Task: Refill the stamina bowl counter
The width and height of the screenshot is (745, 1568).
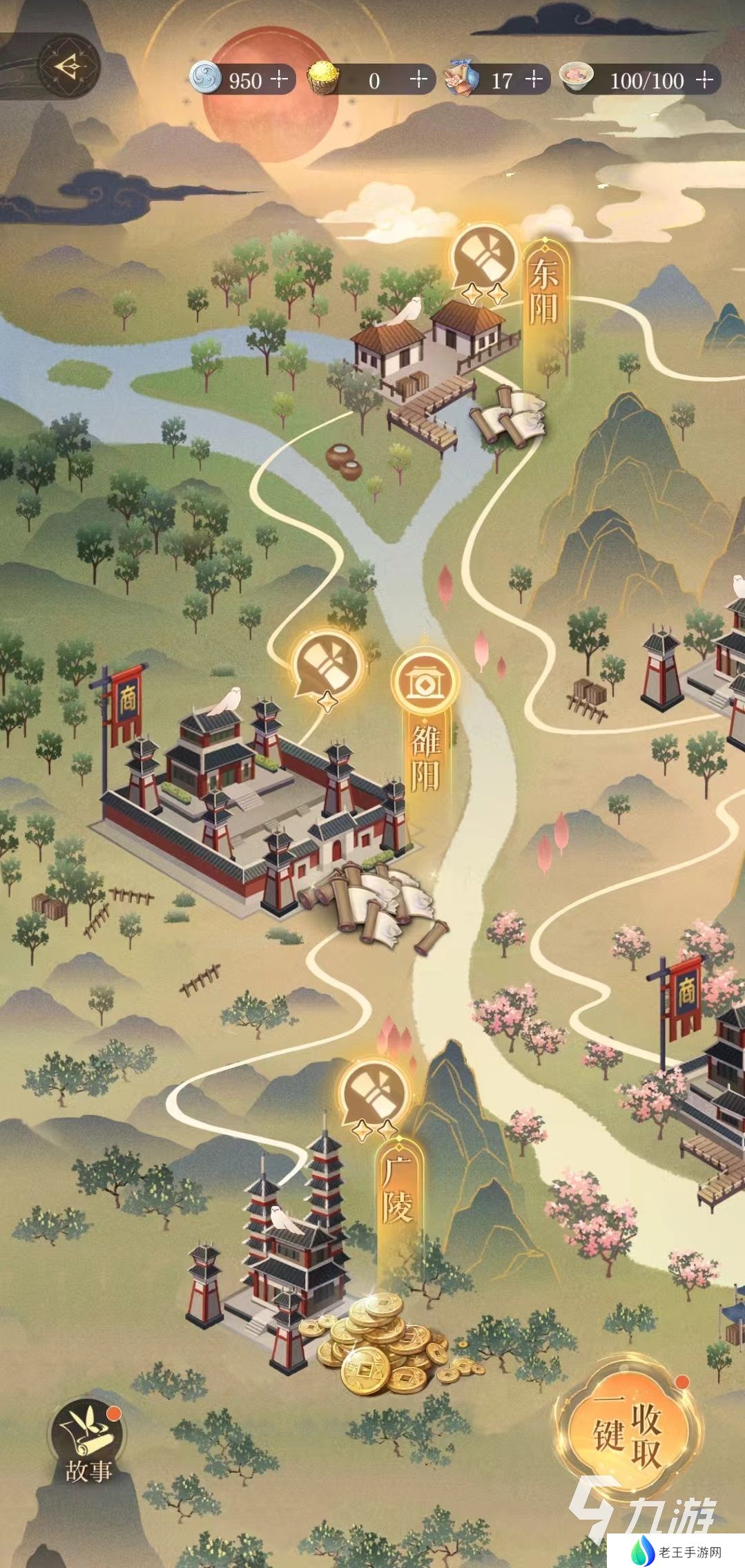Action: pyautogui.click(x=704, y=80)
